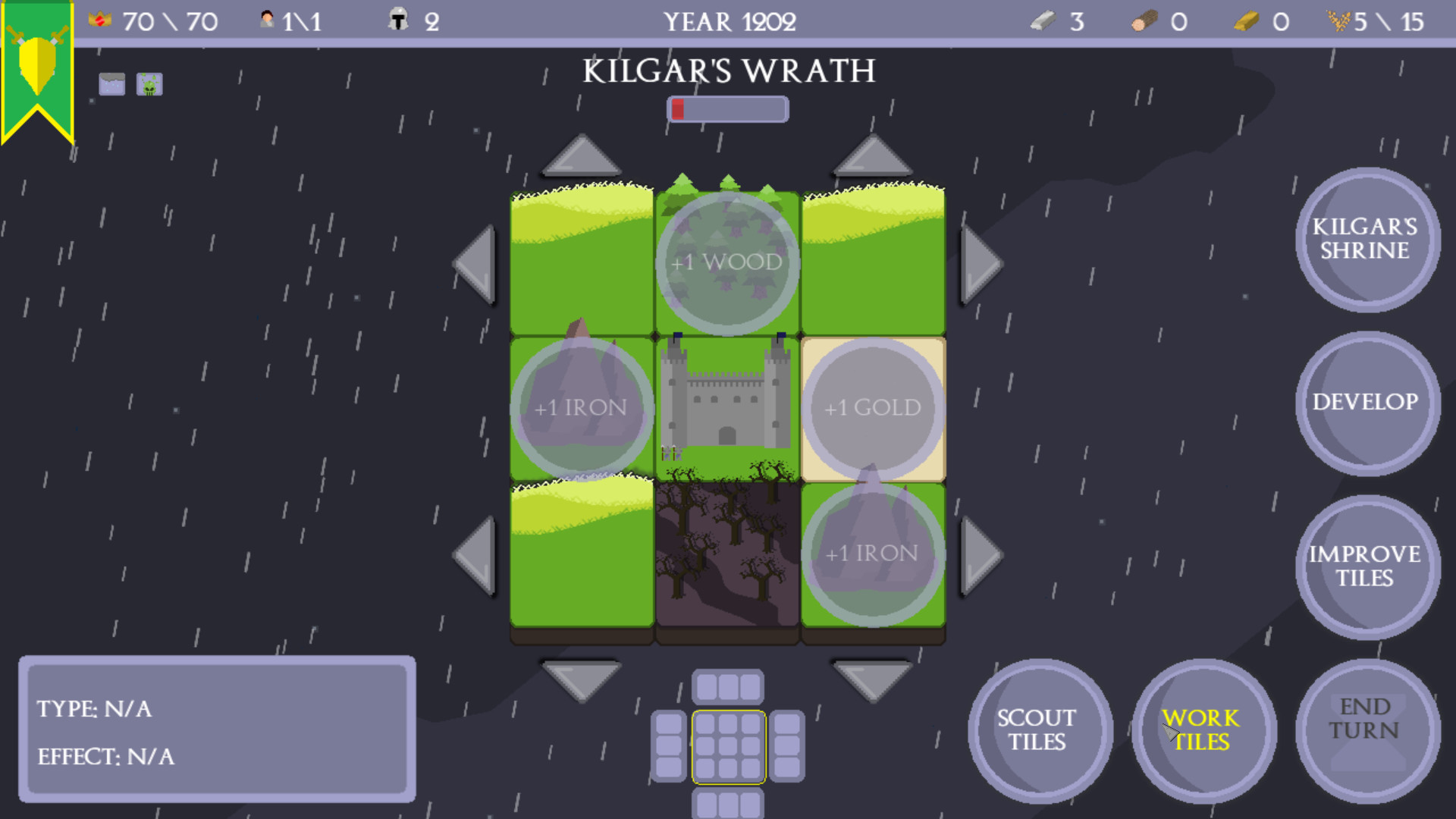Select the castle tile at the map center
This screenshot has width=1456, height=819.
(726, 406)
